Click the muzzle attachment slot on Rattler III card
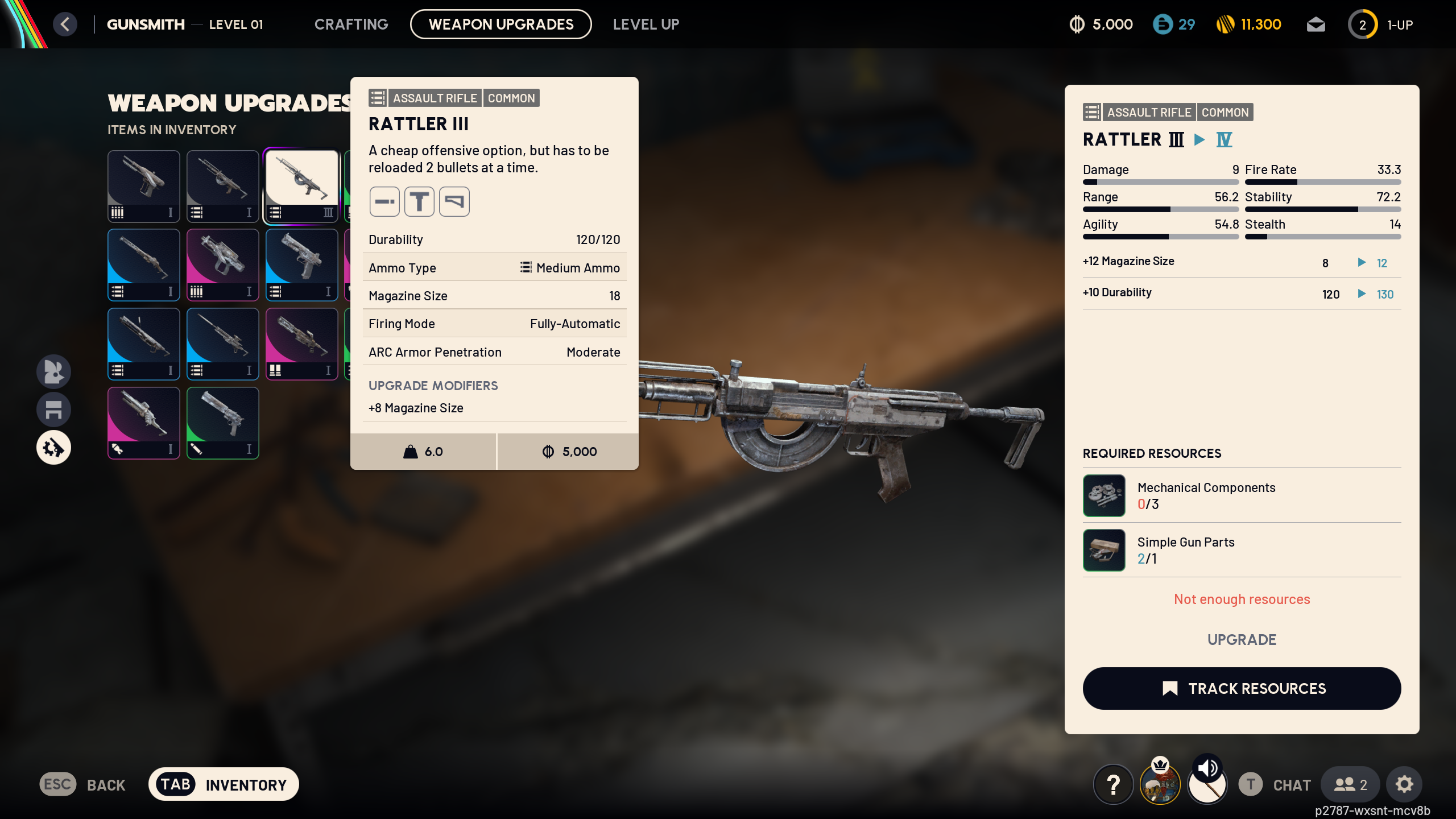 384,201
